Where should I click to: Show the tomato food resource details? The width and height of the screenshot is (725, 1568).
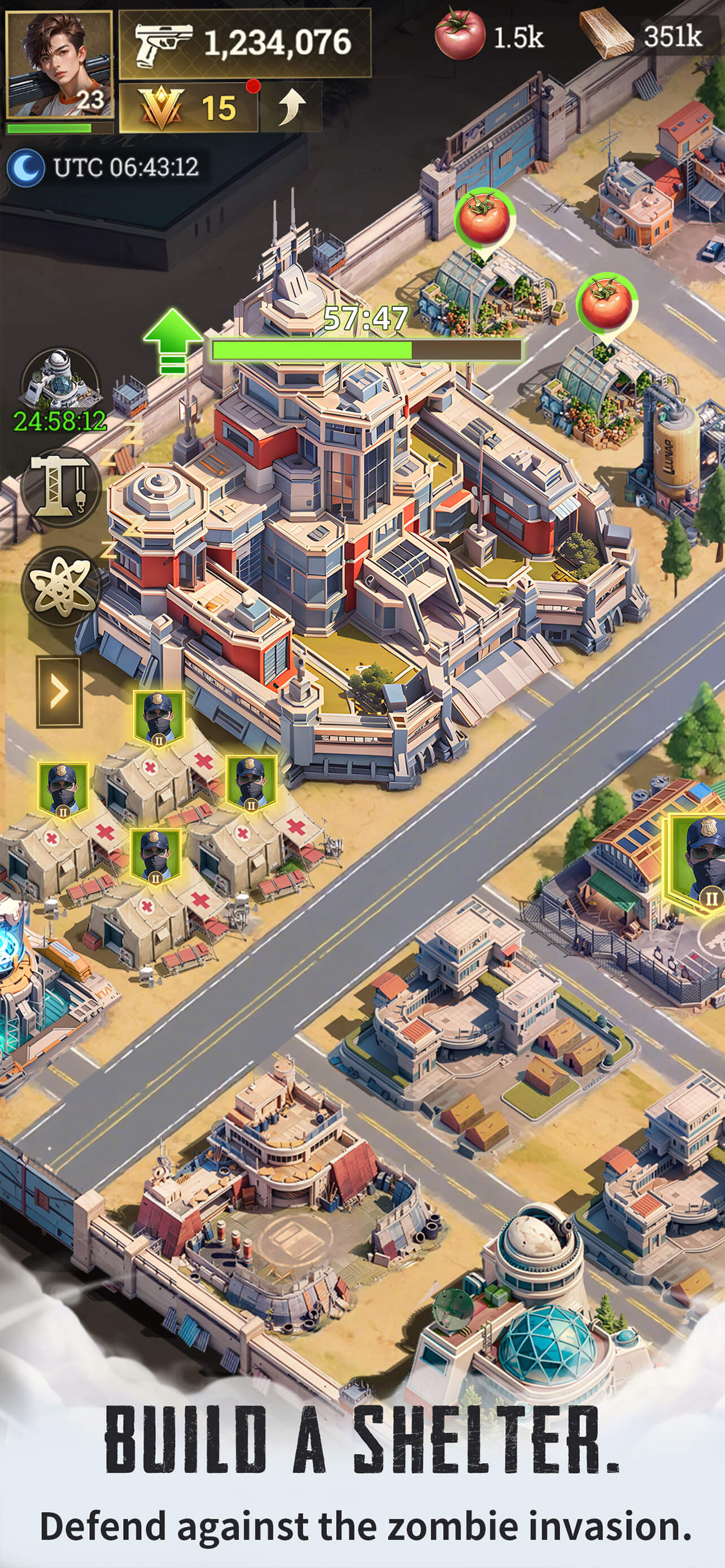click(x=489, y=37)
